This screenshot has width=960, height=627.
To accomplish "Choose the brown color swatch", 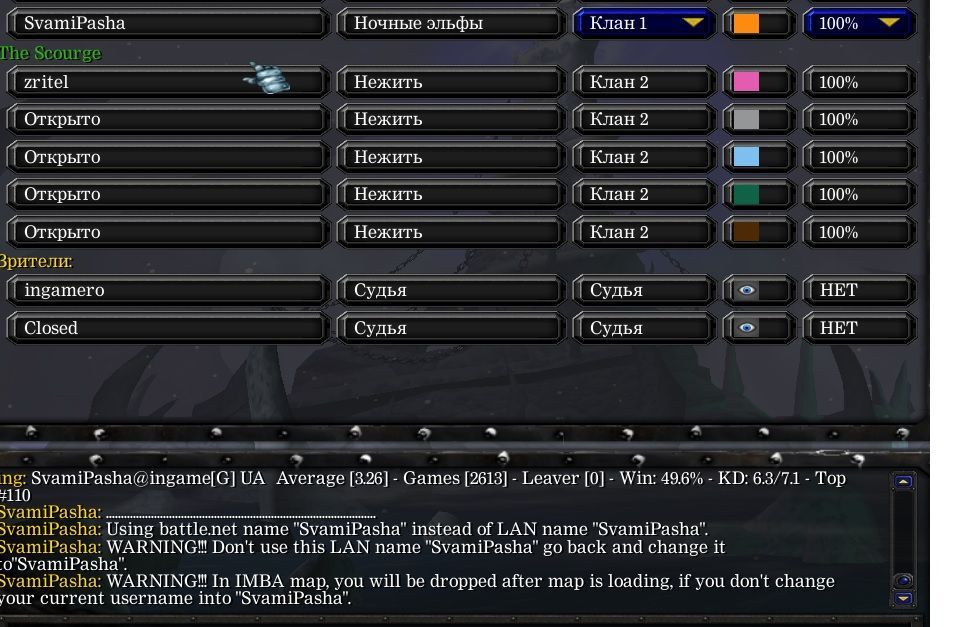I will (747, 232).
